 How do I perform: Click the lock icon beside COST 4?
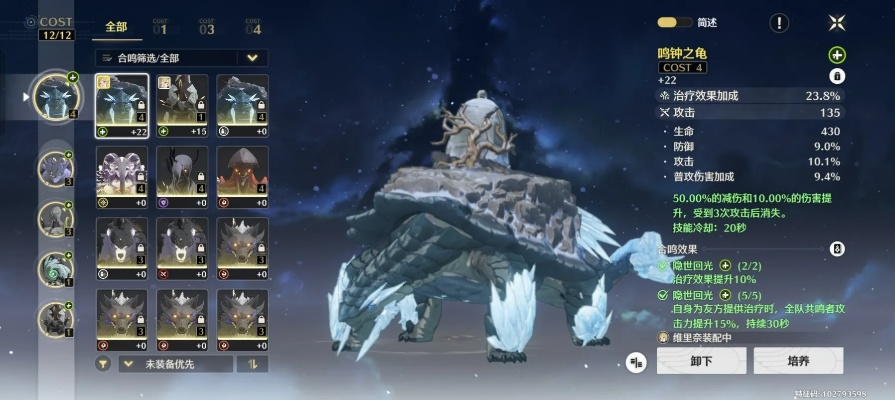click(837, 75)
